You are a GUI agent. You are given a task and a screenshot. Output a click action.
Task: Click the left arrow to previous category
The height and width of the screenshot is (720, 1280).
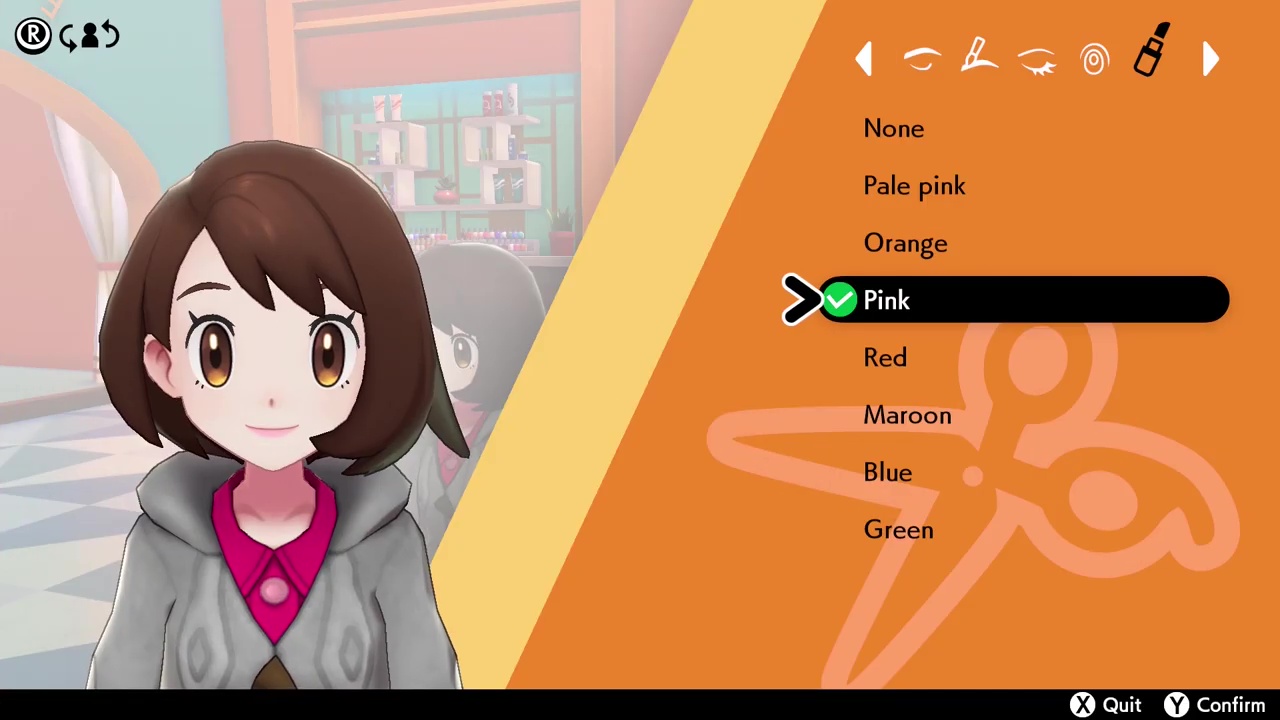click(x=864, y=58)
